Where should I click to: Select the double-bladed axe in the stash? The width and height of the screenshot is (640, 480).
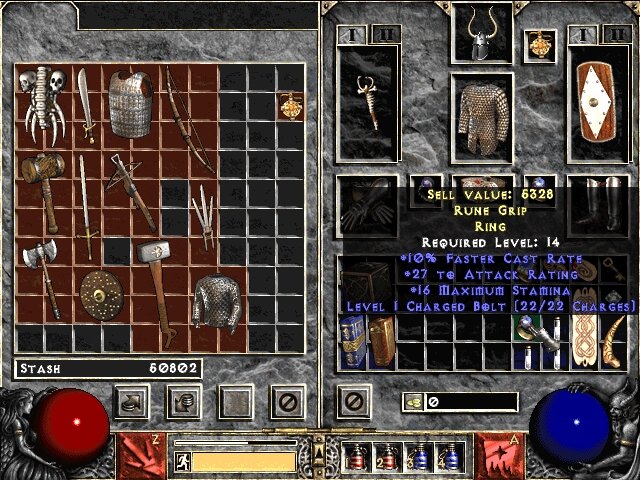42,279
